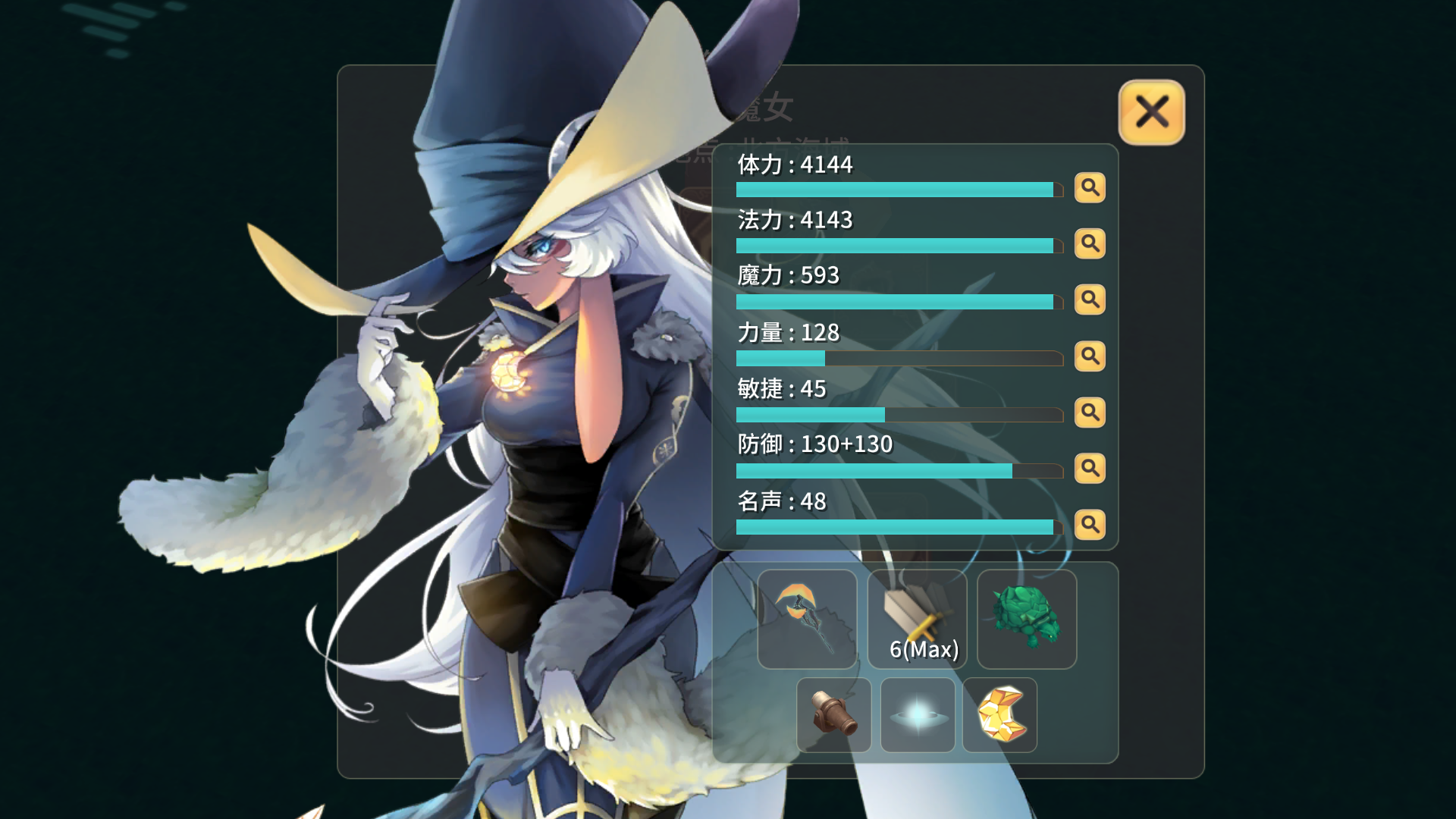Select the equipped staff weapon icon
Image resolution: width=1456 pixels, height=819 pixels.
807,618
